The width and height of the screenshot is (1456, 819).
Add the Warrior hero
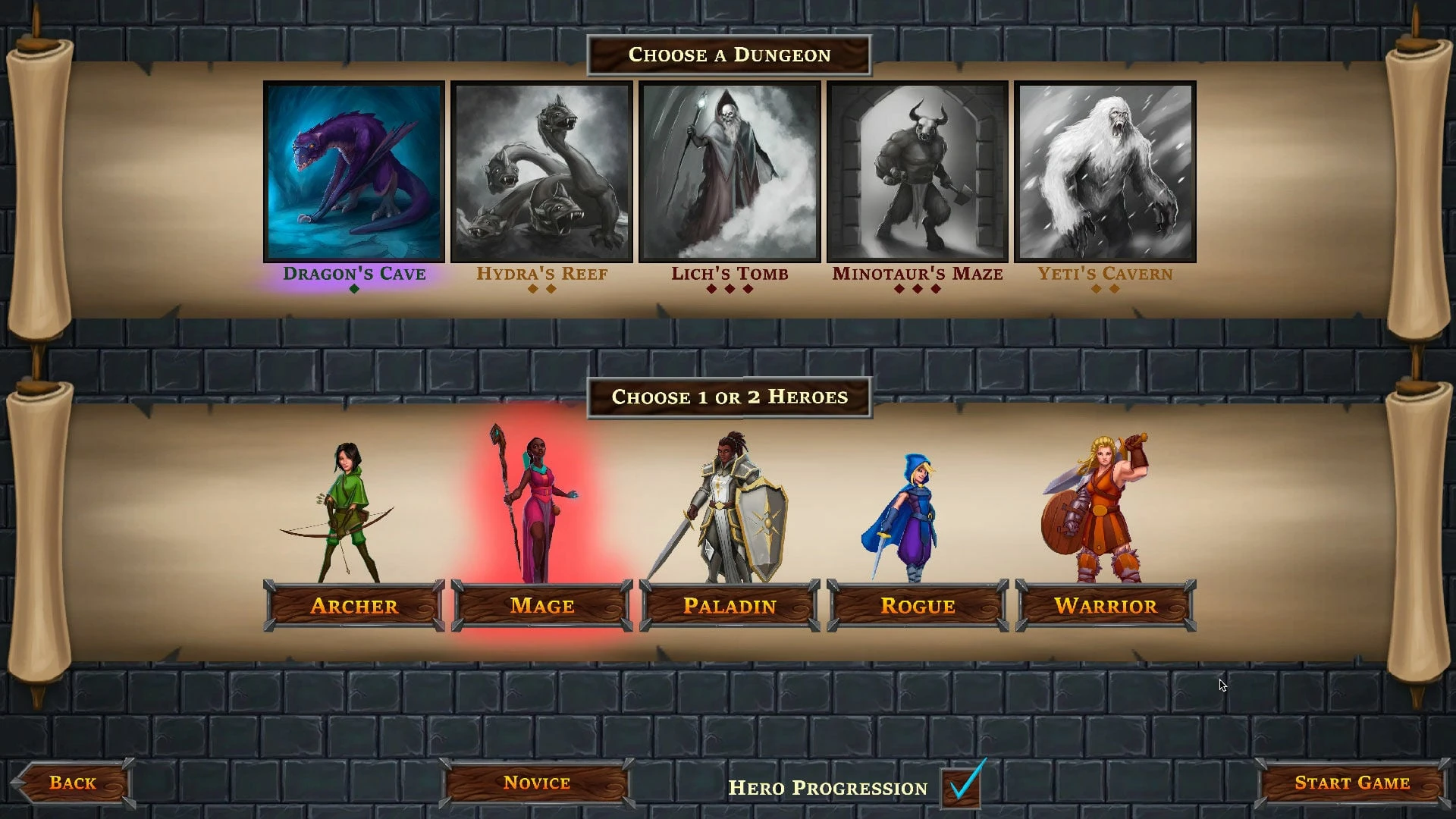tap(1105, 606)
